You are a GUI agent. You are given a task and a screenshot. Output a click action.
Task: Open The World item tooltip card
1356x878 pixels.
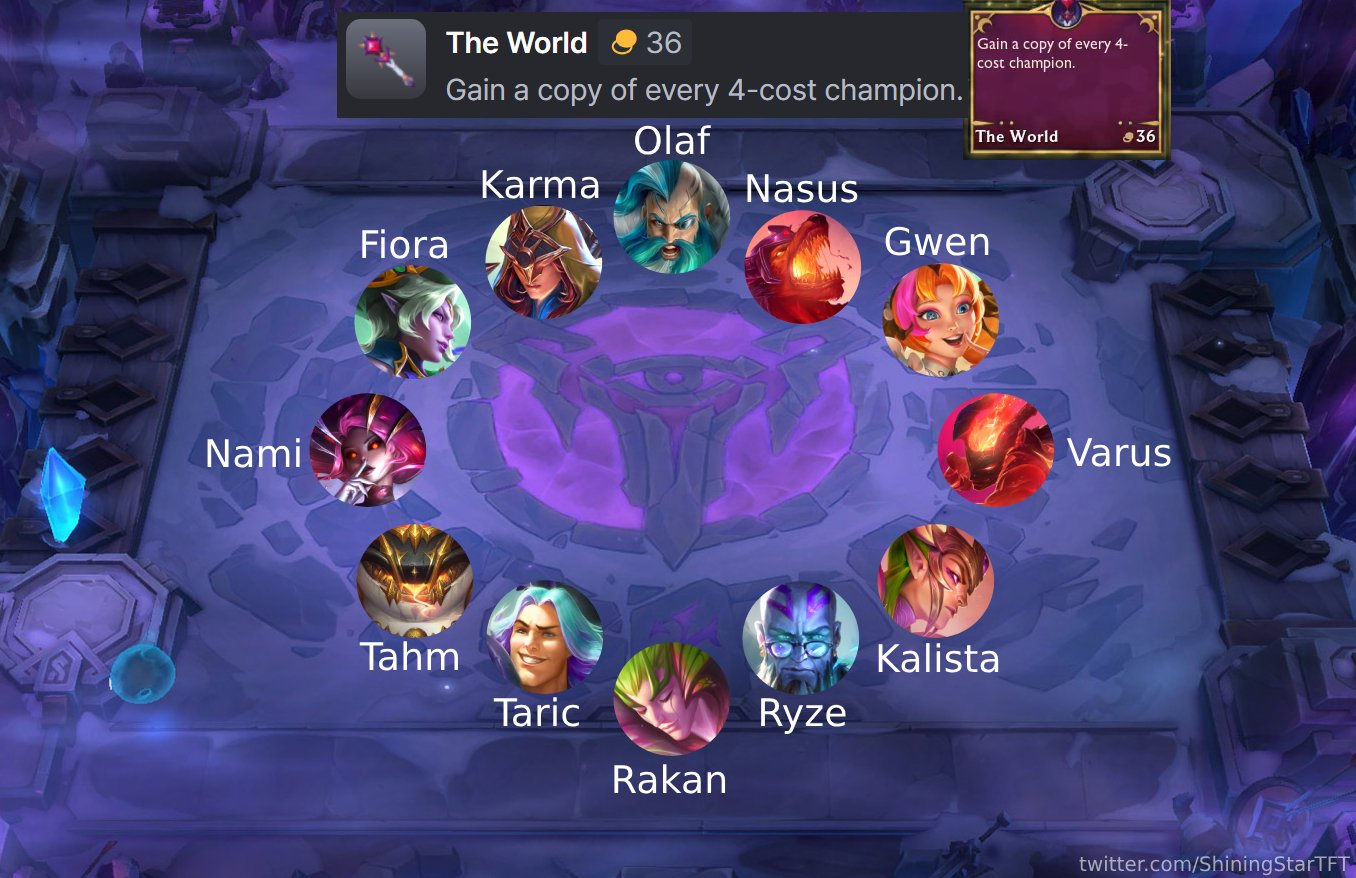1065,75
